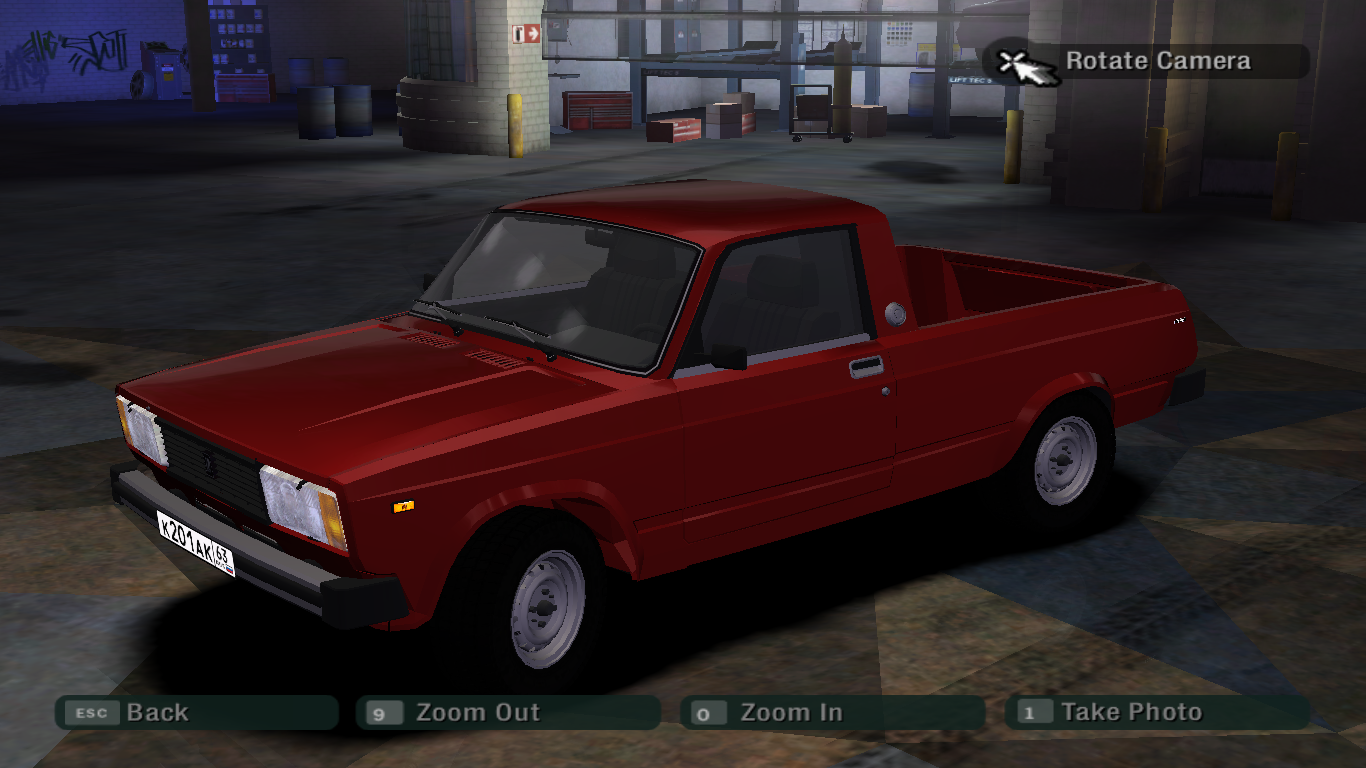Choose the Zoom In button
Image resolution: width=1366 pixels, height=768 pixels.
(x=832, y=713)
